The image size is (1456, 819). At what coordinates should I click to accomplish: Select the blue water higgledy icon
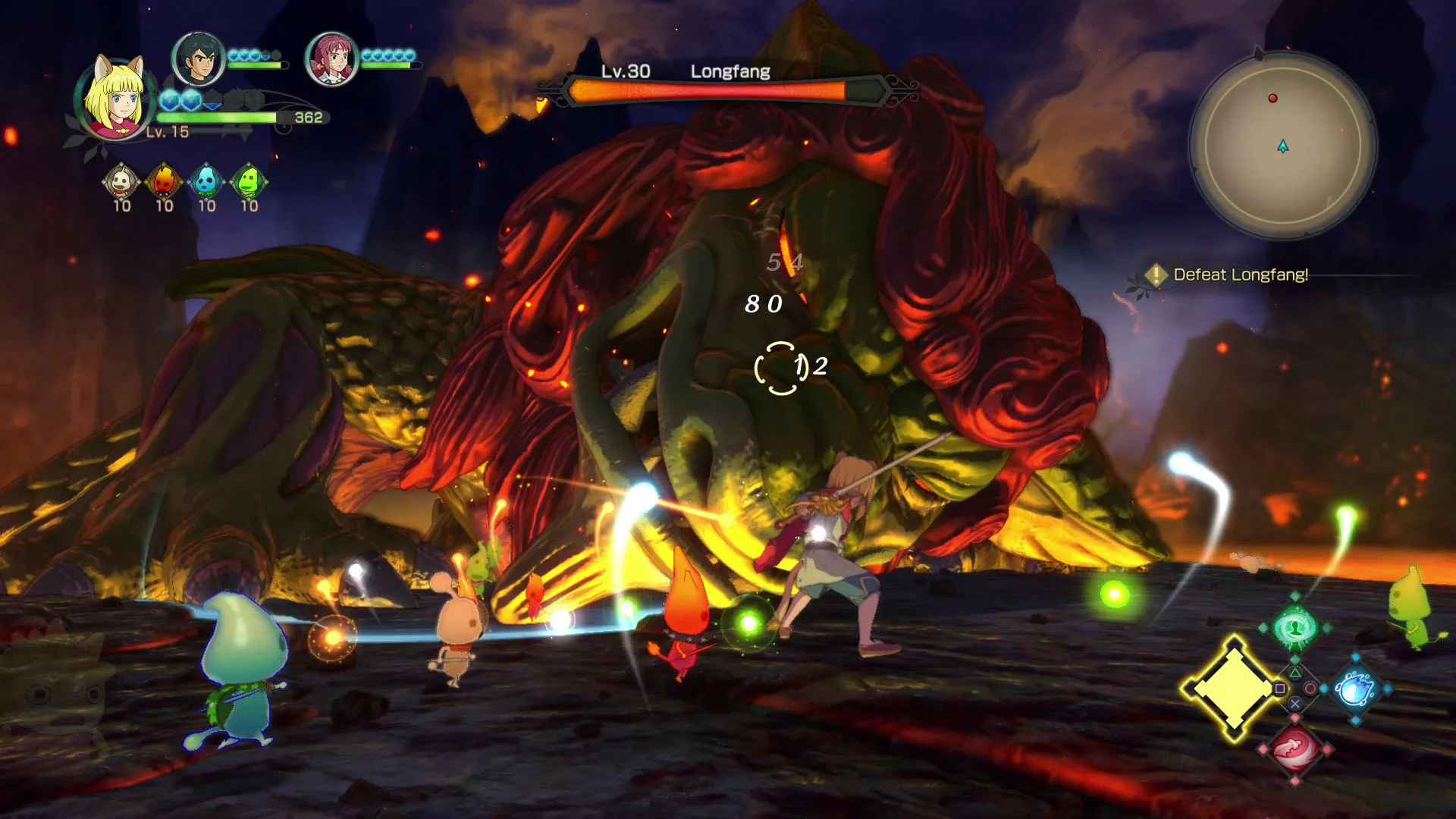pos(206,181)
